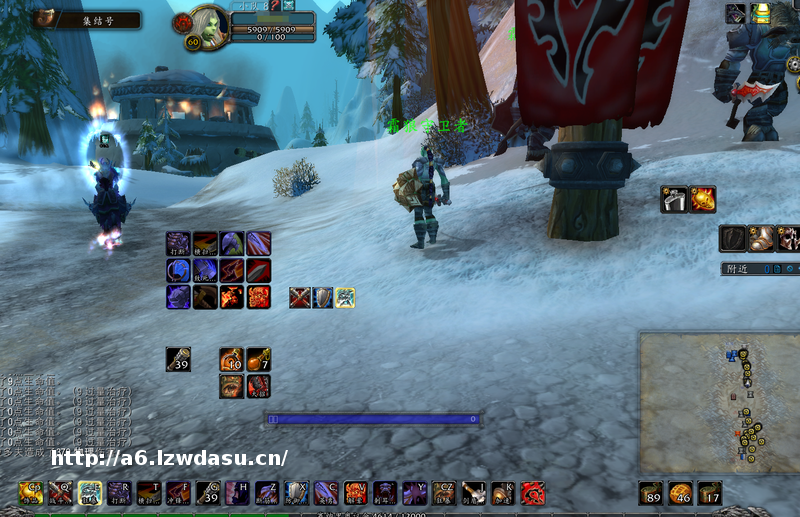Use the bottom bar item with count 89
This screenshot has height=517, width=800.
tap(652, 492)
